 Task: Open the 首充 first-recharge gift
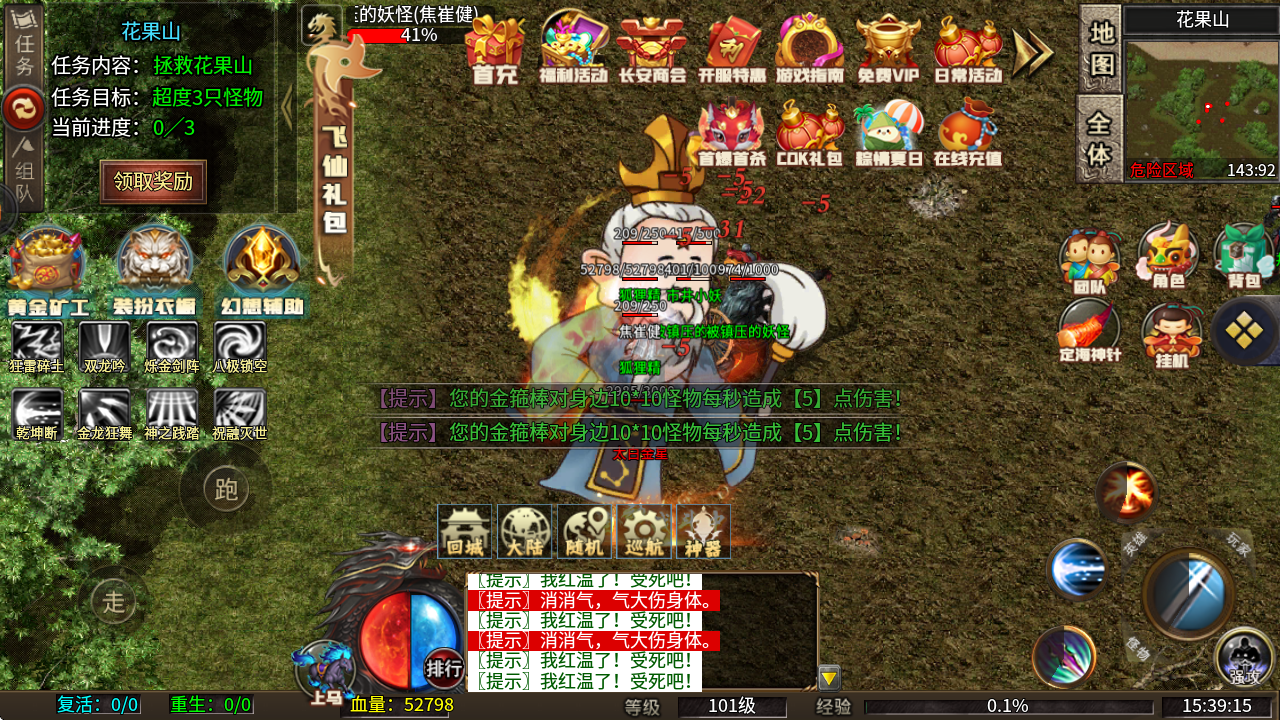(496, 50)
